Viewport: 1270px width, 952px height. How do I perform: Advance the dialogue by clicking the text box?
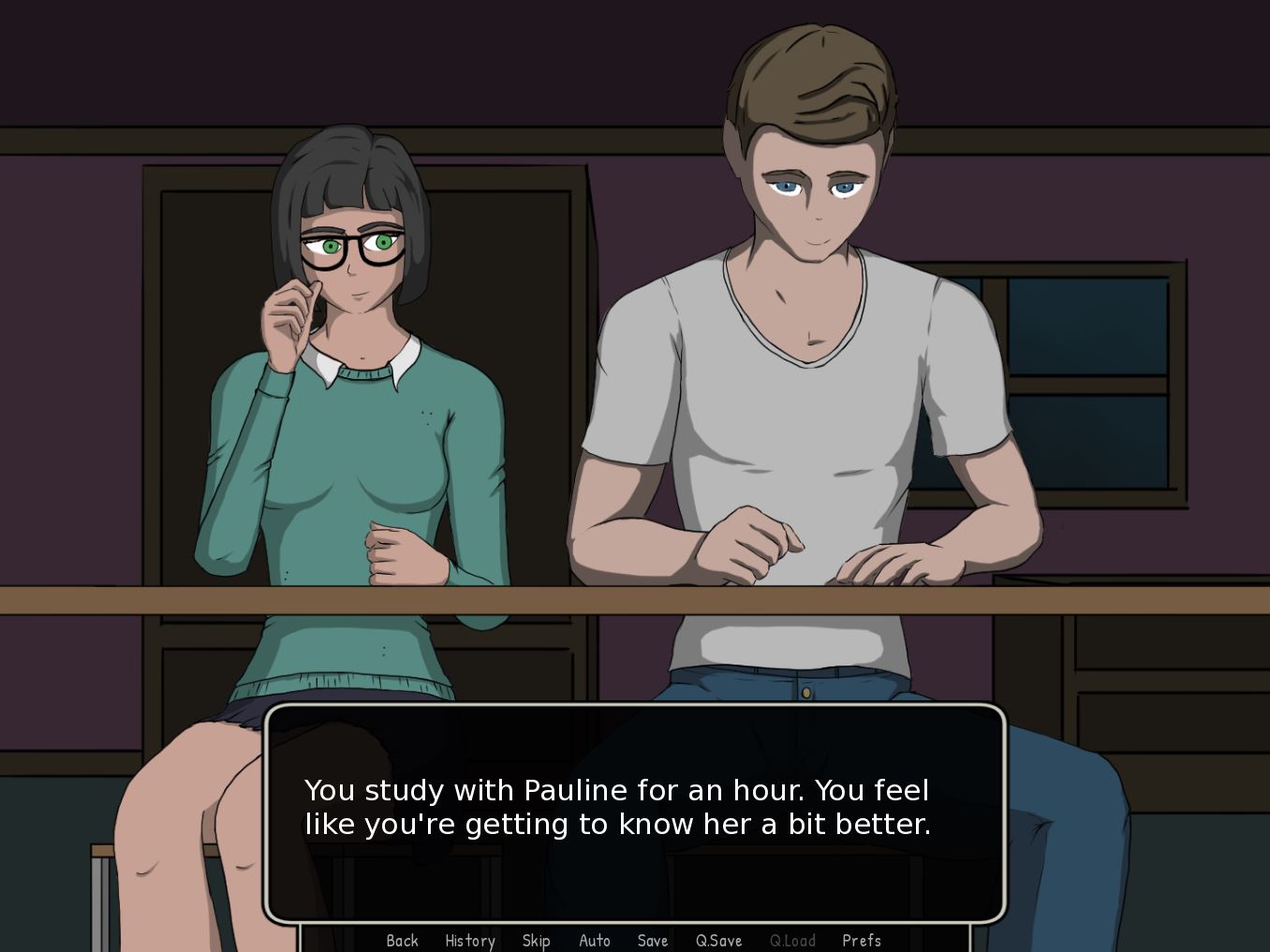click(635, 811)
